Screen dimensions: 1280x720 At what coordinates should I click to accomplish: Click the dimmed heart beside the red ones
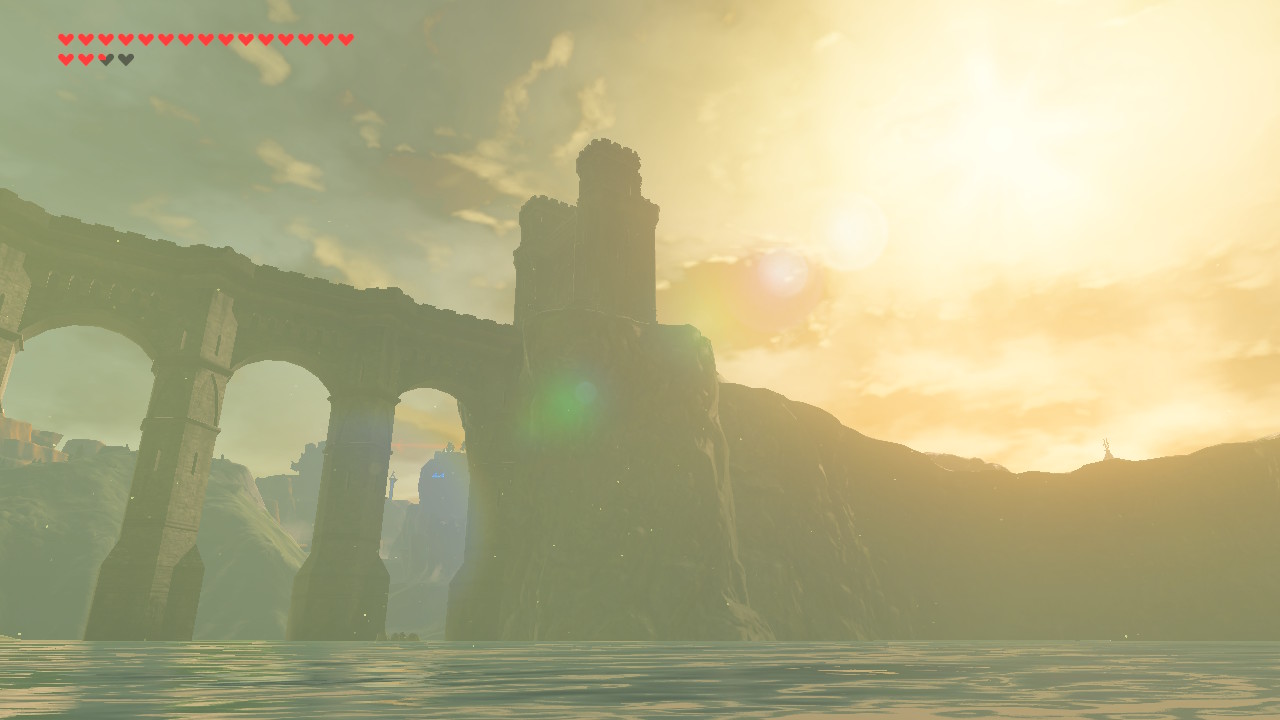(105, 59)
